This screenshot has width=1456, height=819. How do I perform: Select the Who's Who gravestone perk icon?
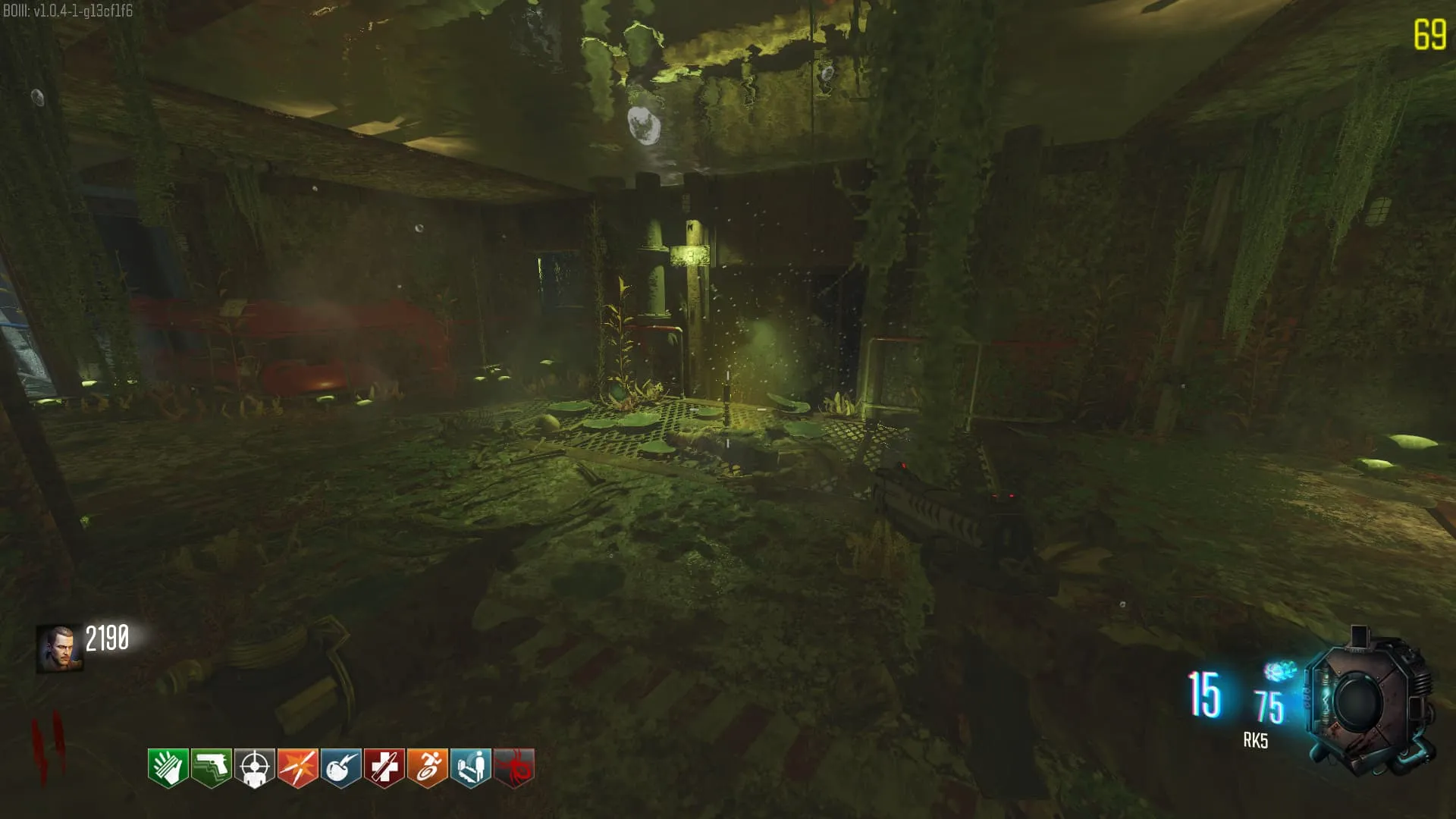[470, 768]
